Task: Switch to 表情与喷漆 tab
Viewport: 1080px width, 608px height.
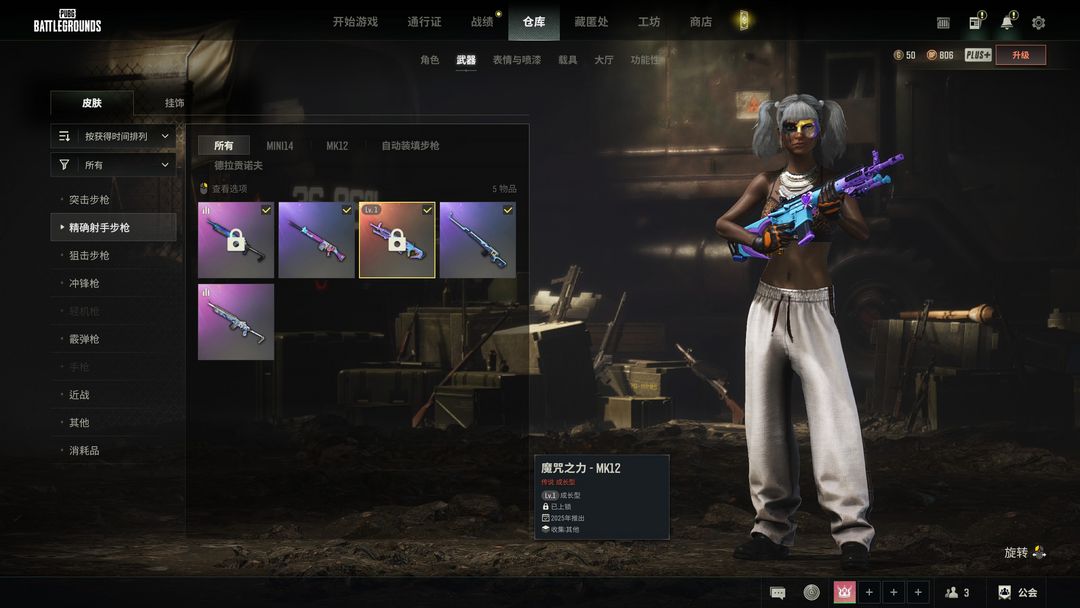Action: [516, 60]
